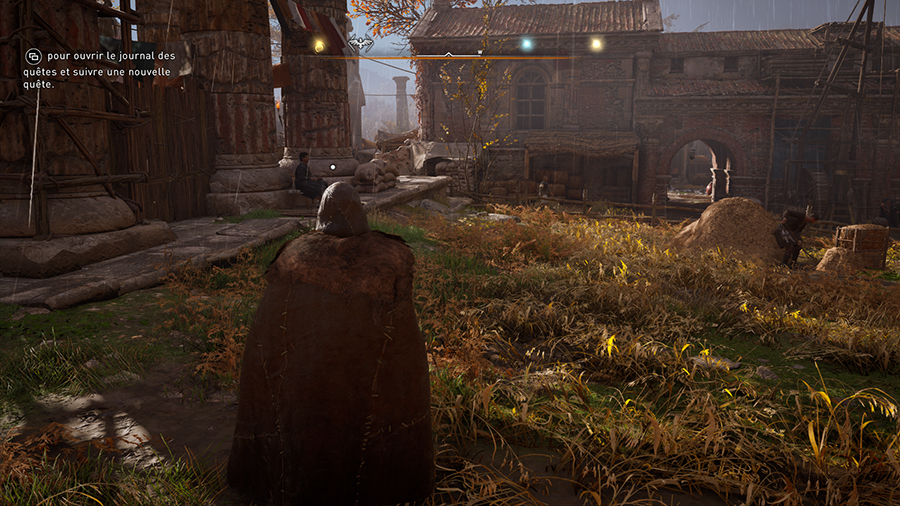
Task: Click the yellow glowing marker beside the raven icon
Action: pyautogui.click(x=319, y=45)
